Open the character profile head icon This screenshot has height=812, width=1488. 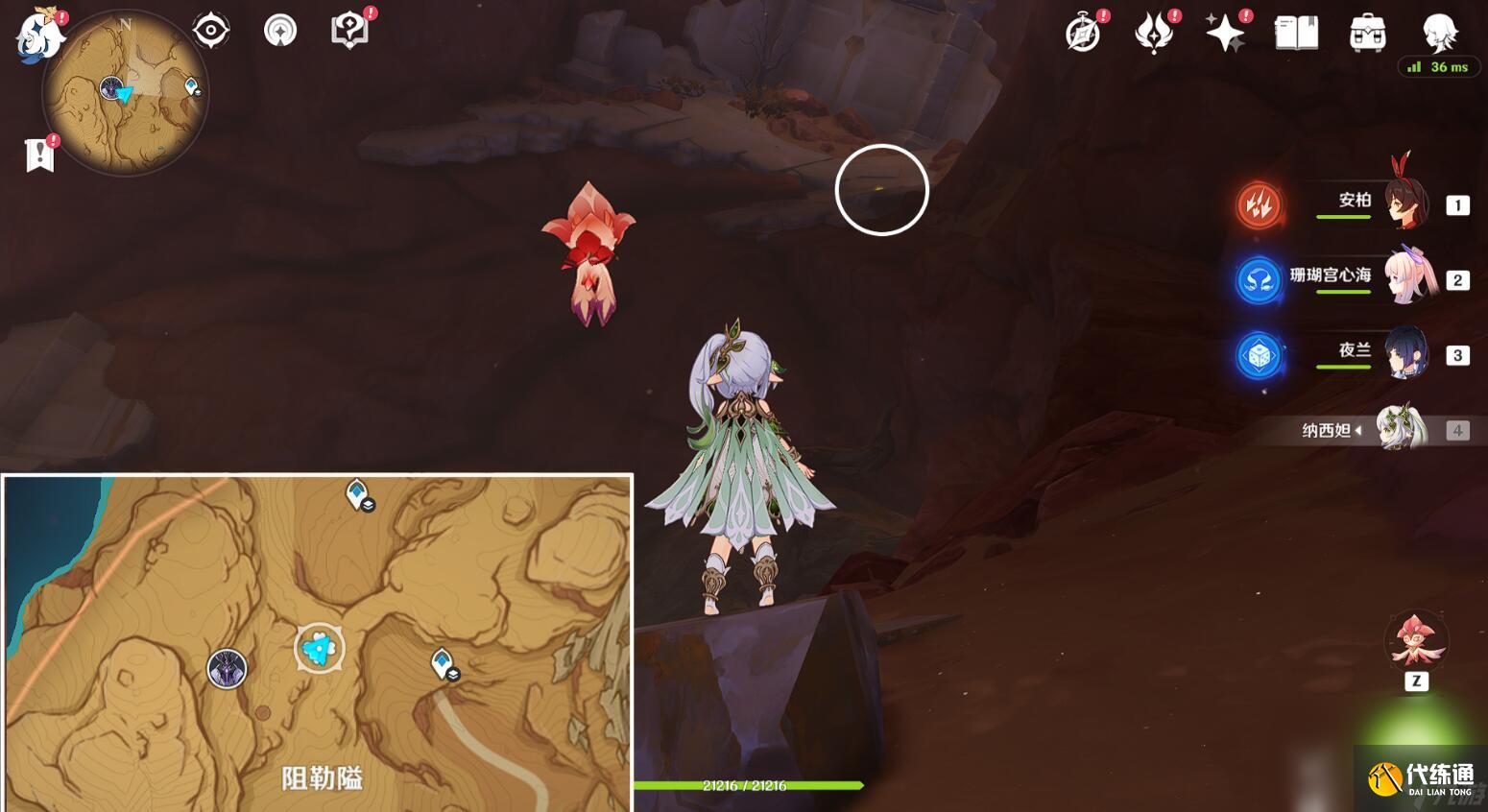1439,34
